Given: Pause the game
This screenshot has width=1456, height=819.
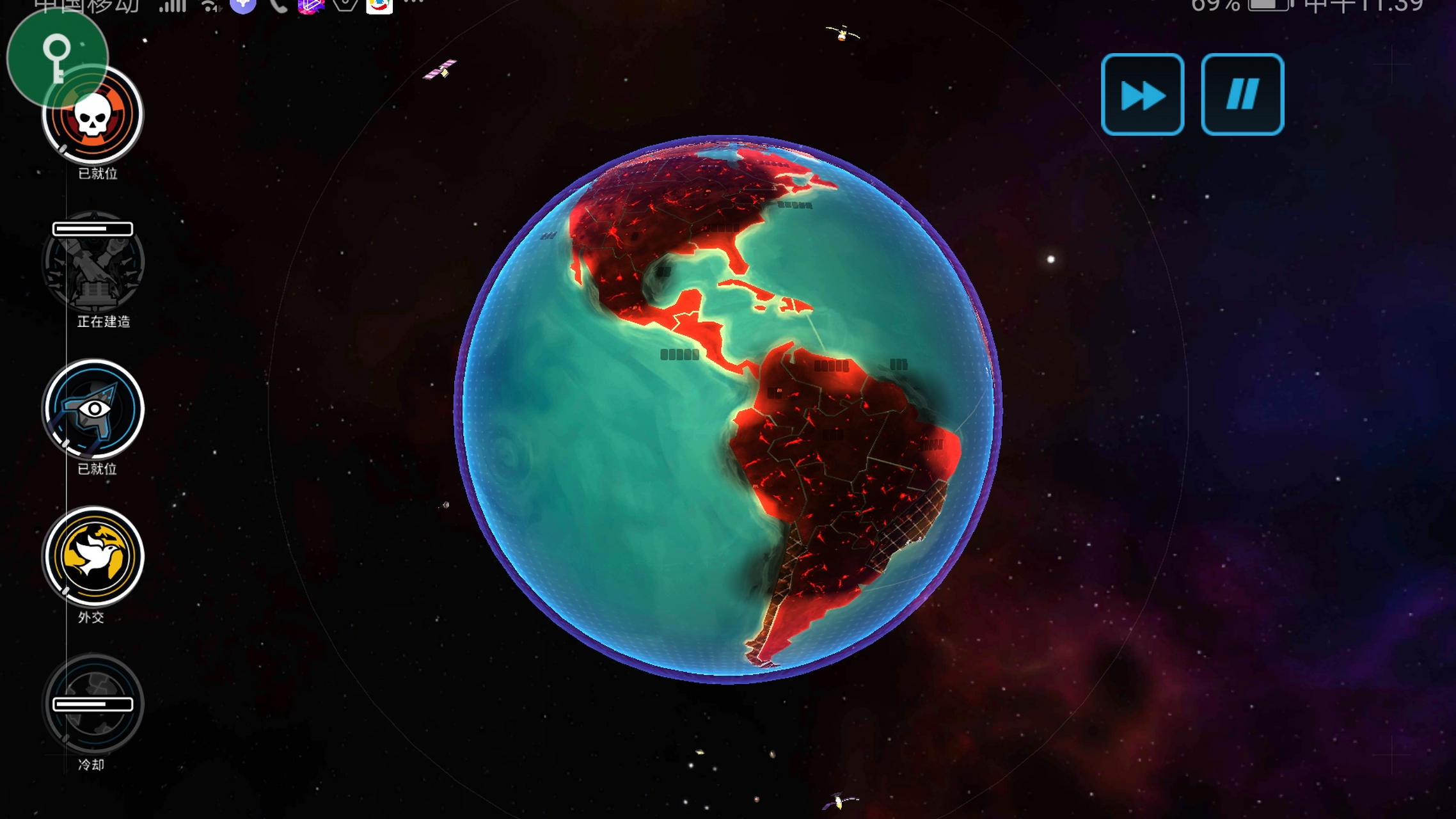Looking at the screenshot, I should (x=1242, y=95).
